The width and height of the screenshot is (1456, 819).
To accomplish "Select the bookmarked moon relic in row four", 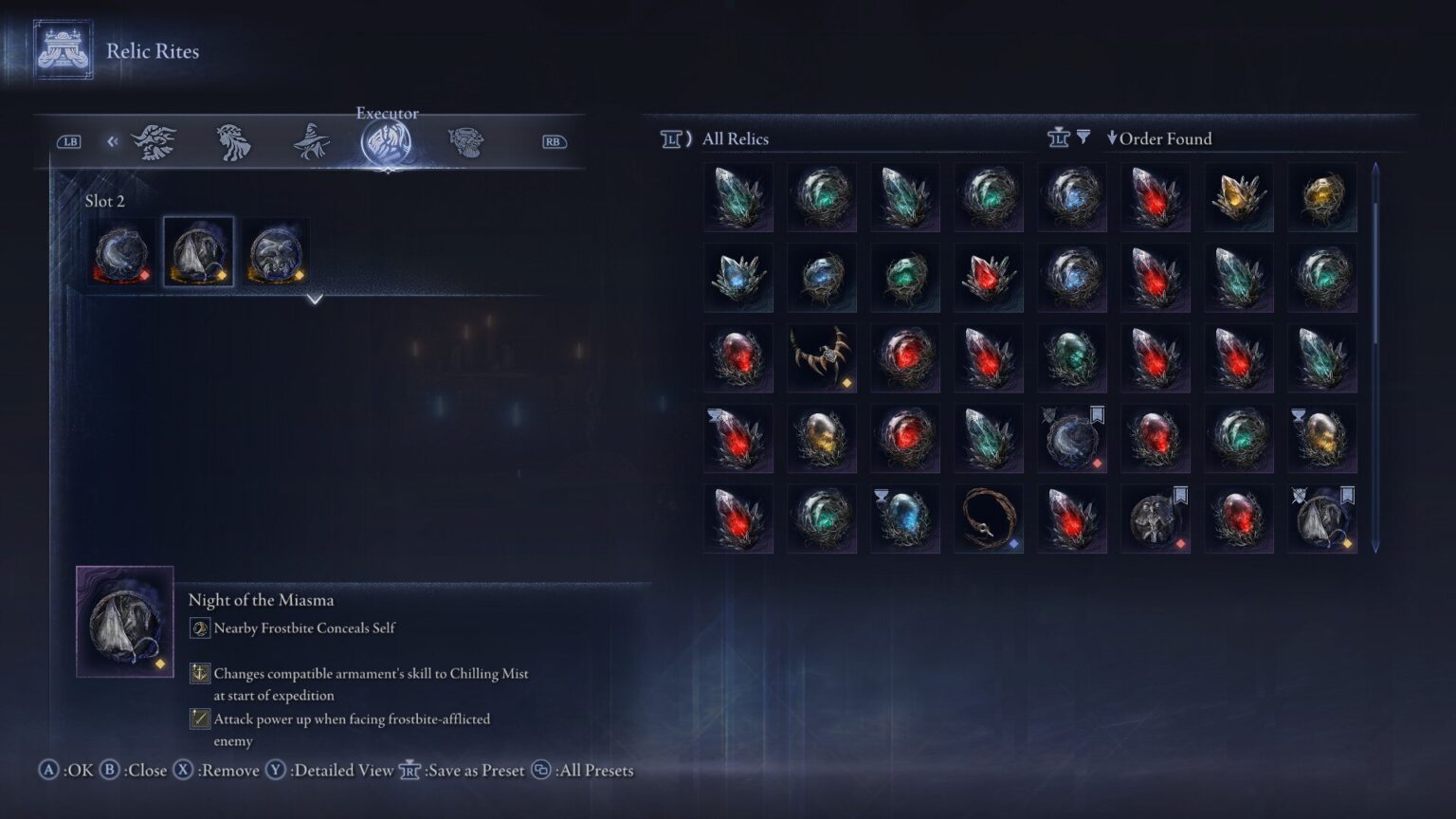I will [x=1071, y=438].
